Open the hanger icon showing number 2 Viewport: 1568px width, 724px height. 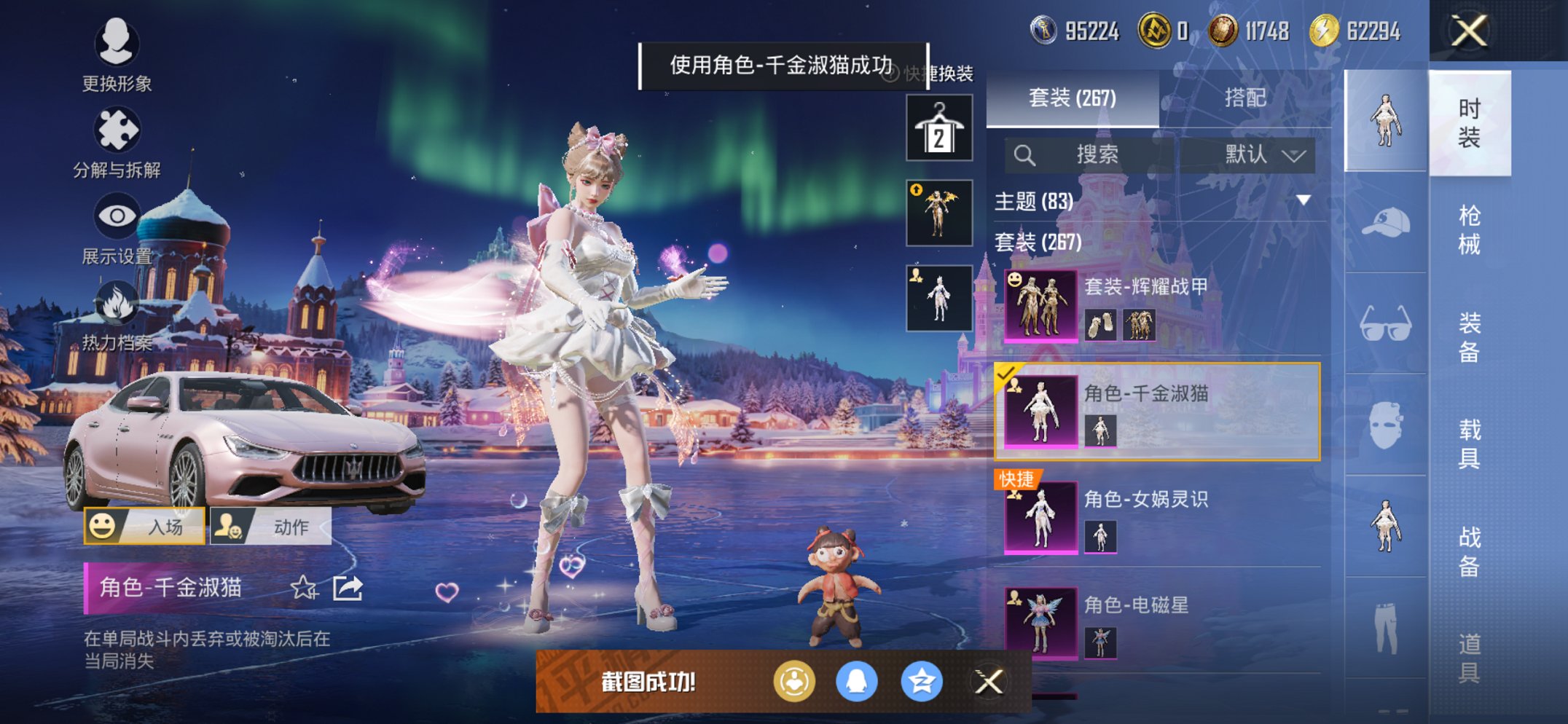pyautogui.click(x=939, y=126)
